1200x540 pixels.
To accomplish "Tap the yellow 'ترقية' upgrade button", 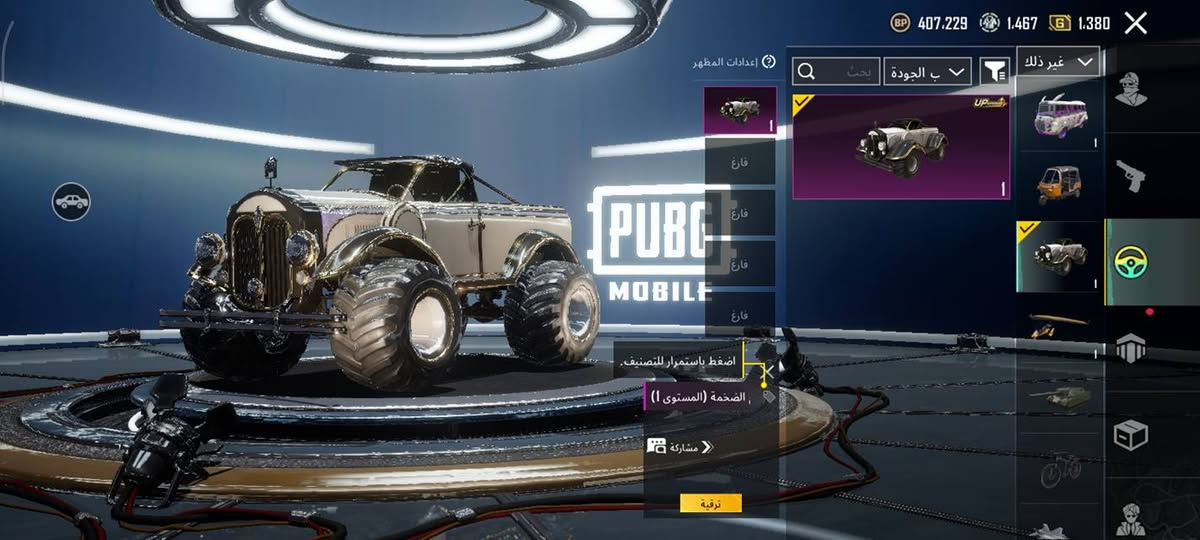I will [710, 503].
